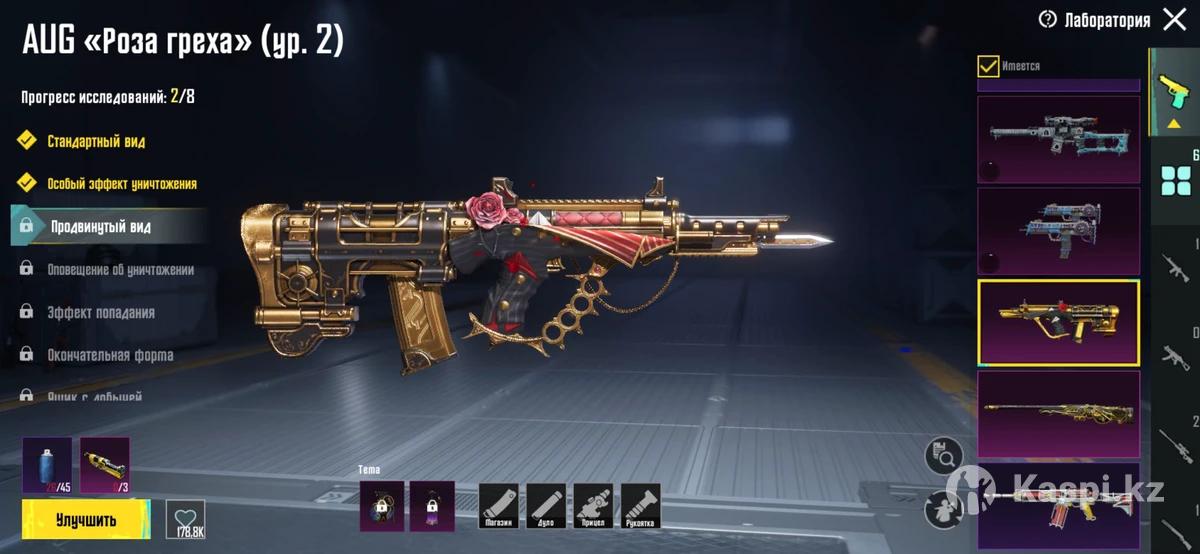Open the Лаборатория help info
Image resolution: width=1200 pixels, height=554 pixels.
[x=1048, y=19]
